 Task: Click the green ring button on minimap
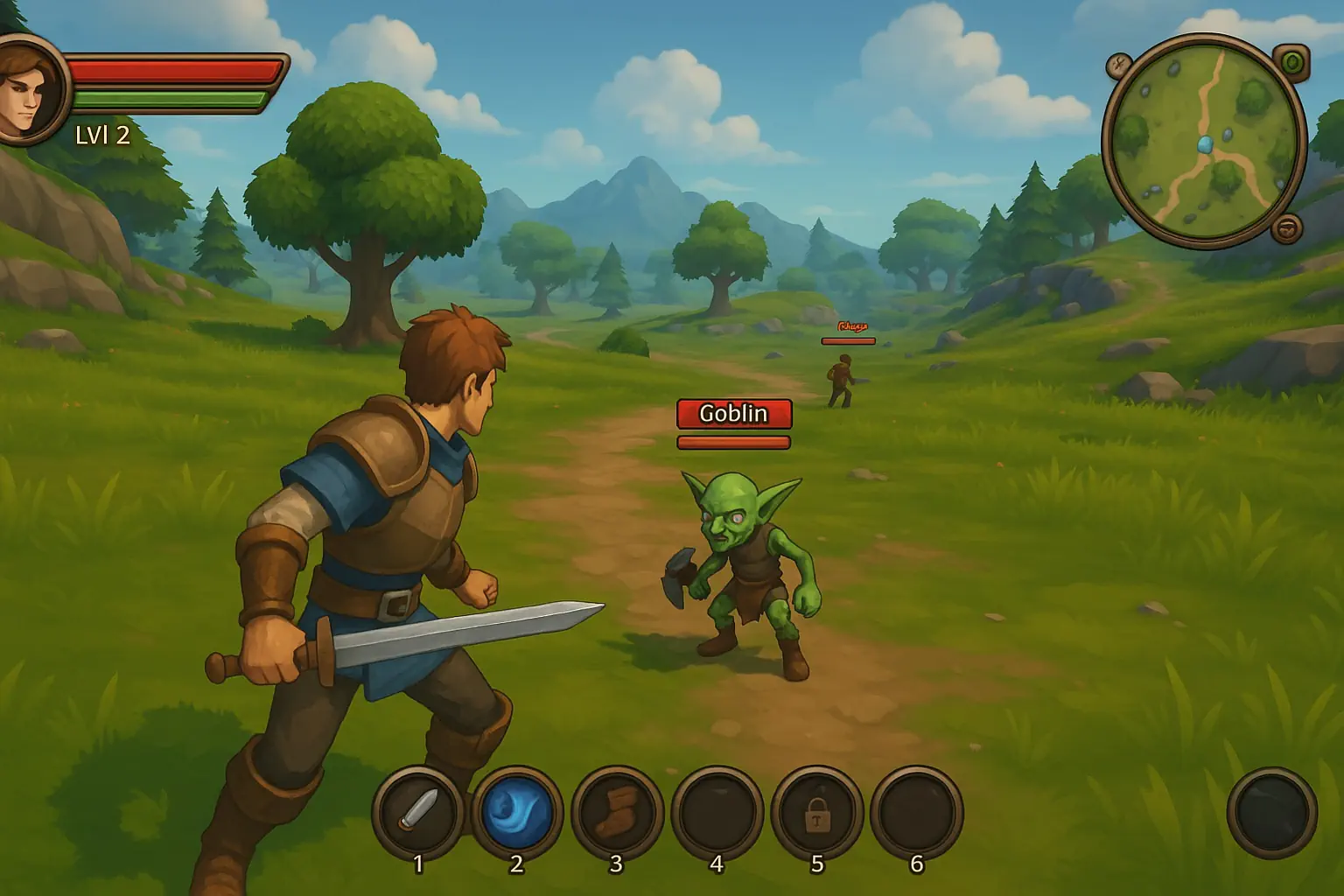click(x=1291, y=62)
